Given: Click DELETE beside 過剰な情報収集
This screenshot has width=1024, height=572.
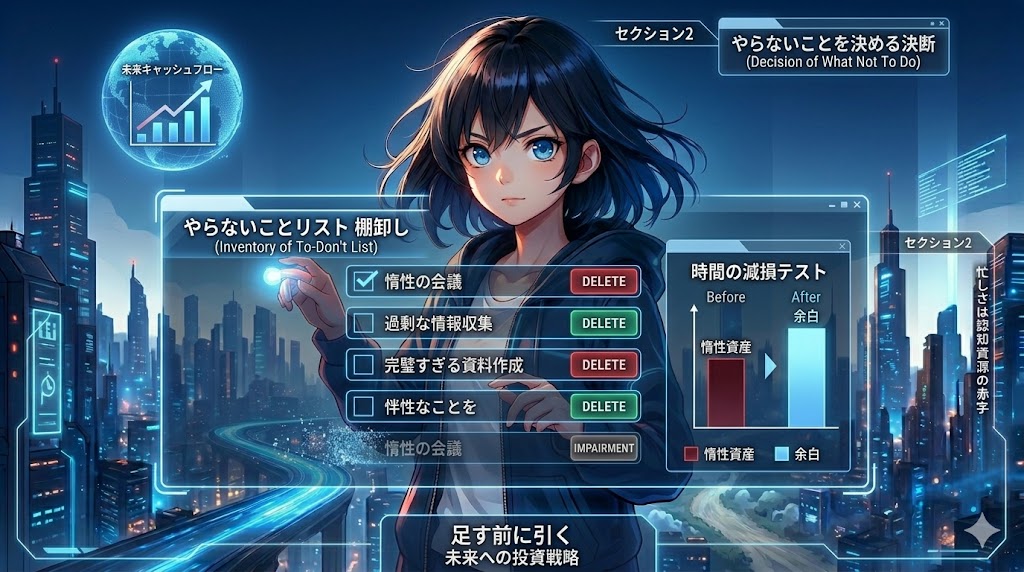Looking at the screenshot, I should (604, 323).
